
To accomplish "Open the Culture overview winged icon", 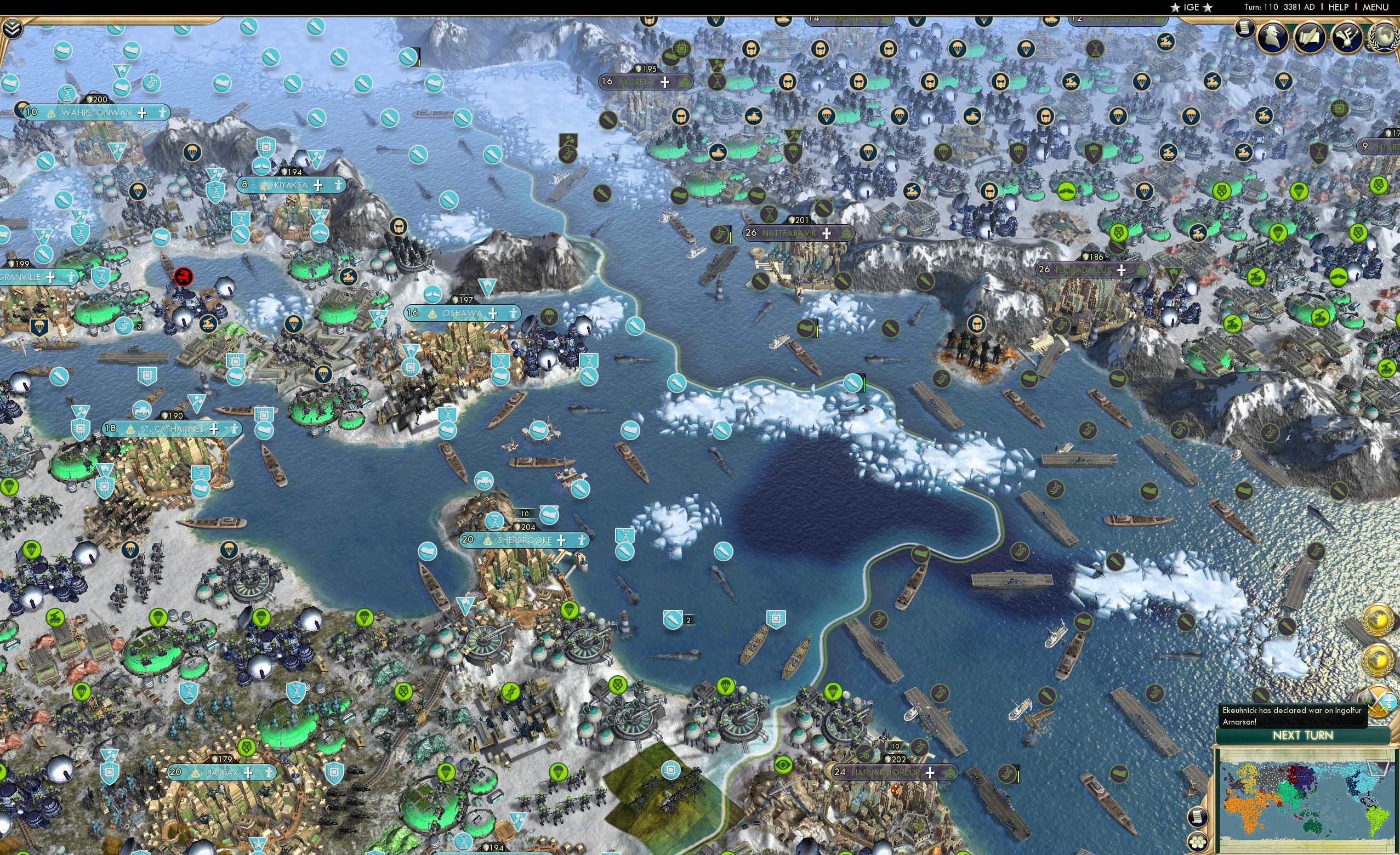I will coord(1347,38).
